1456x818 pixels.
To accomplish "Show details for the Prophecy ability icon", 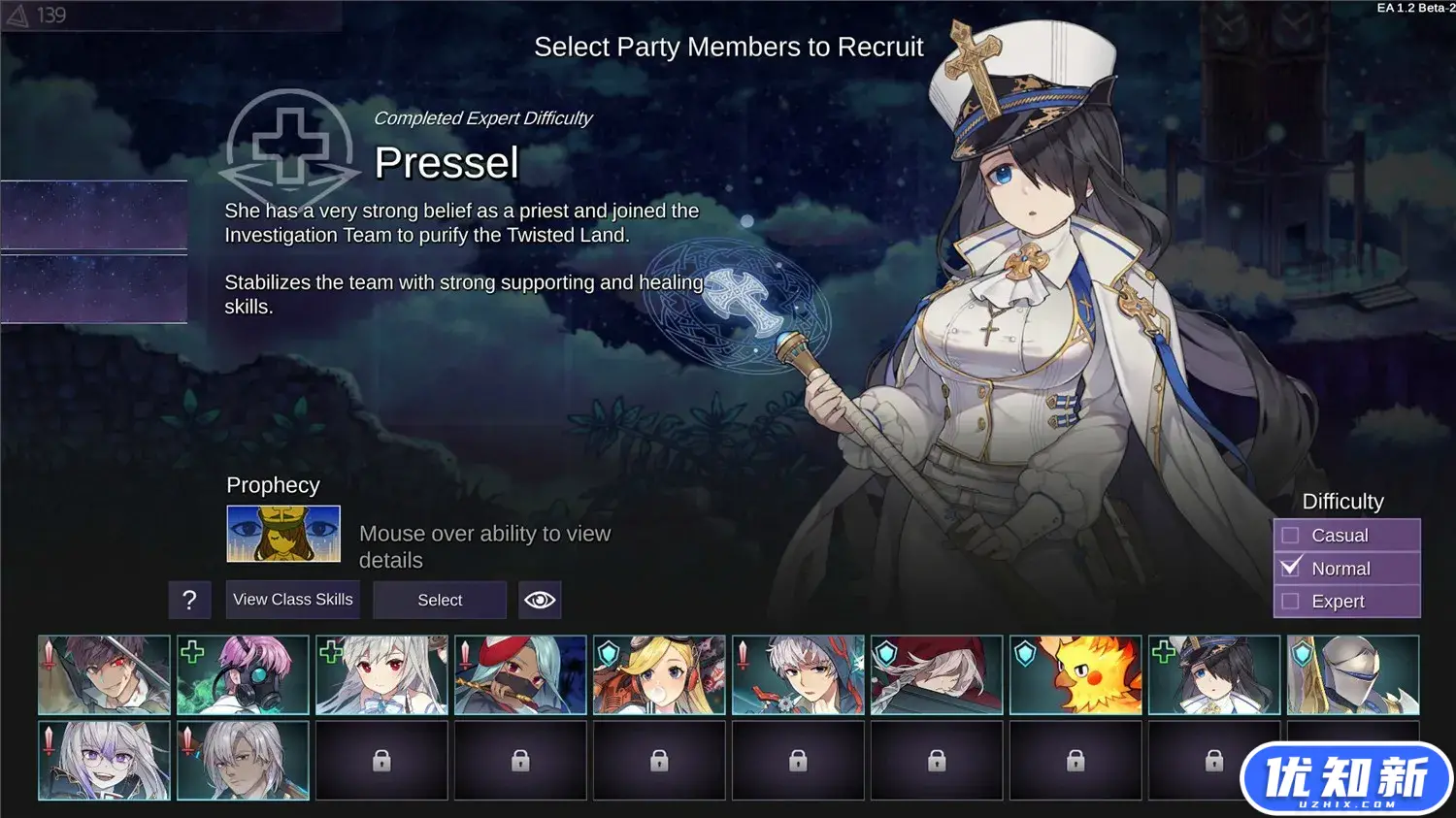I will (x=283, y=534).
